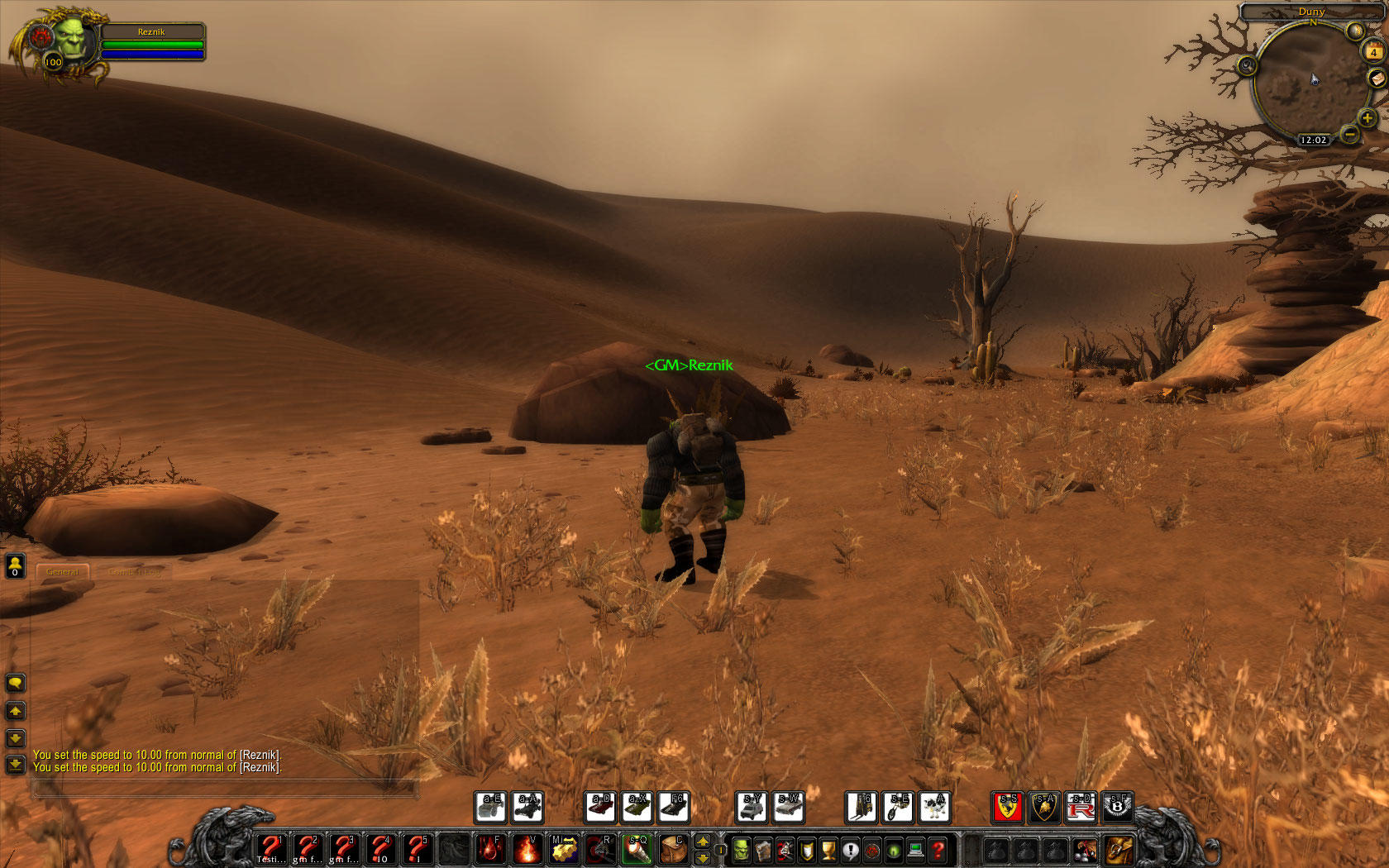Click the action bar page-up arrow
Viewport: 1389px width, 868px height.
(702, 841)
